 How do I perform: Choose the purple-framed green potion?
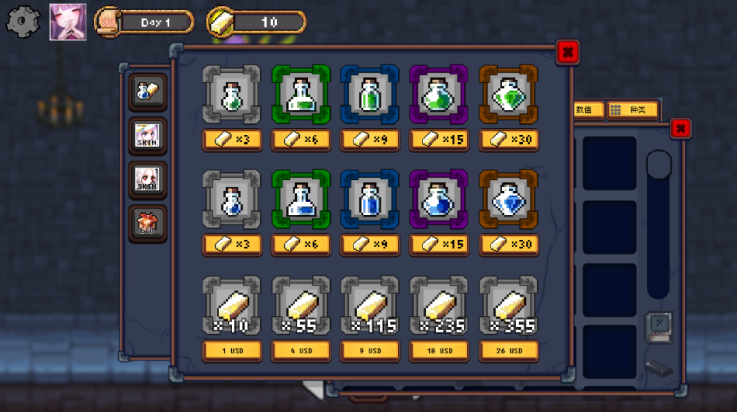pyautogui.click(x=439, y=94)
